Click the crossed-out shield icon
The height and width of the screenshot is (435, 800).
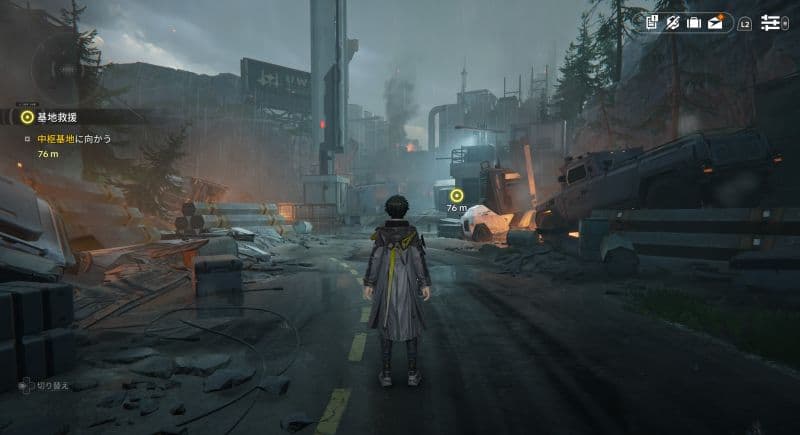pos(673,22)
